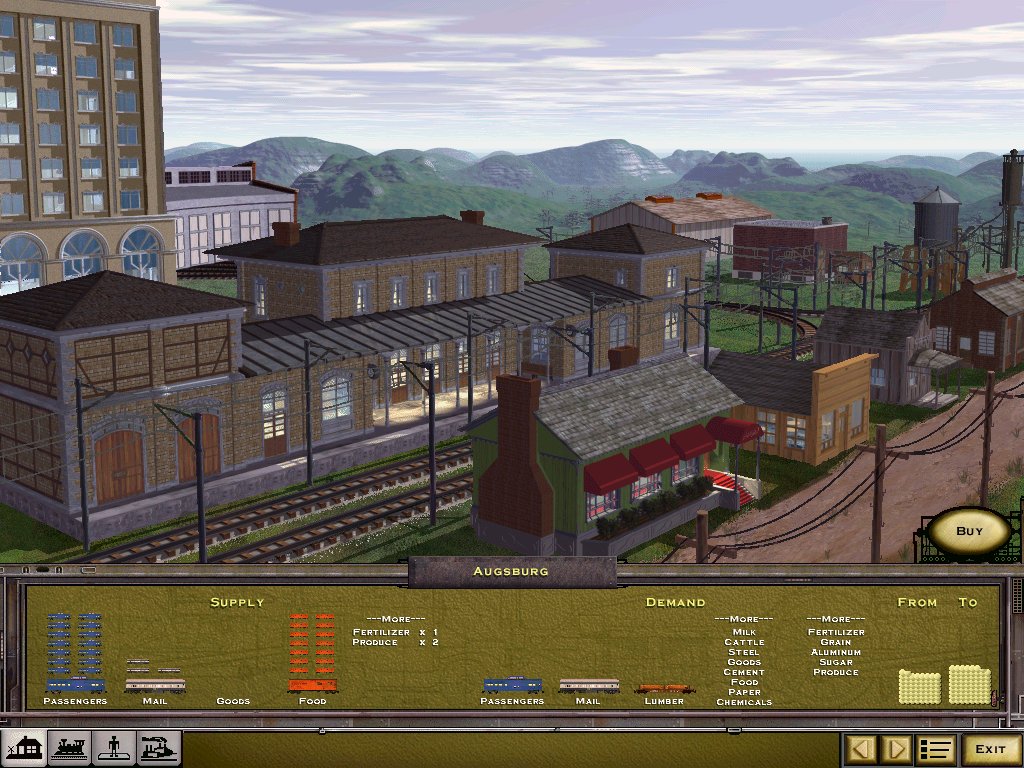Exit the station view

pos(990,749)
